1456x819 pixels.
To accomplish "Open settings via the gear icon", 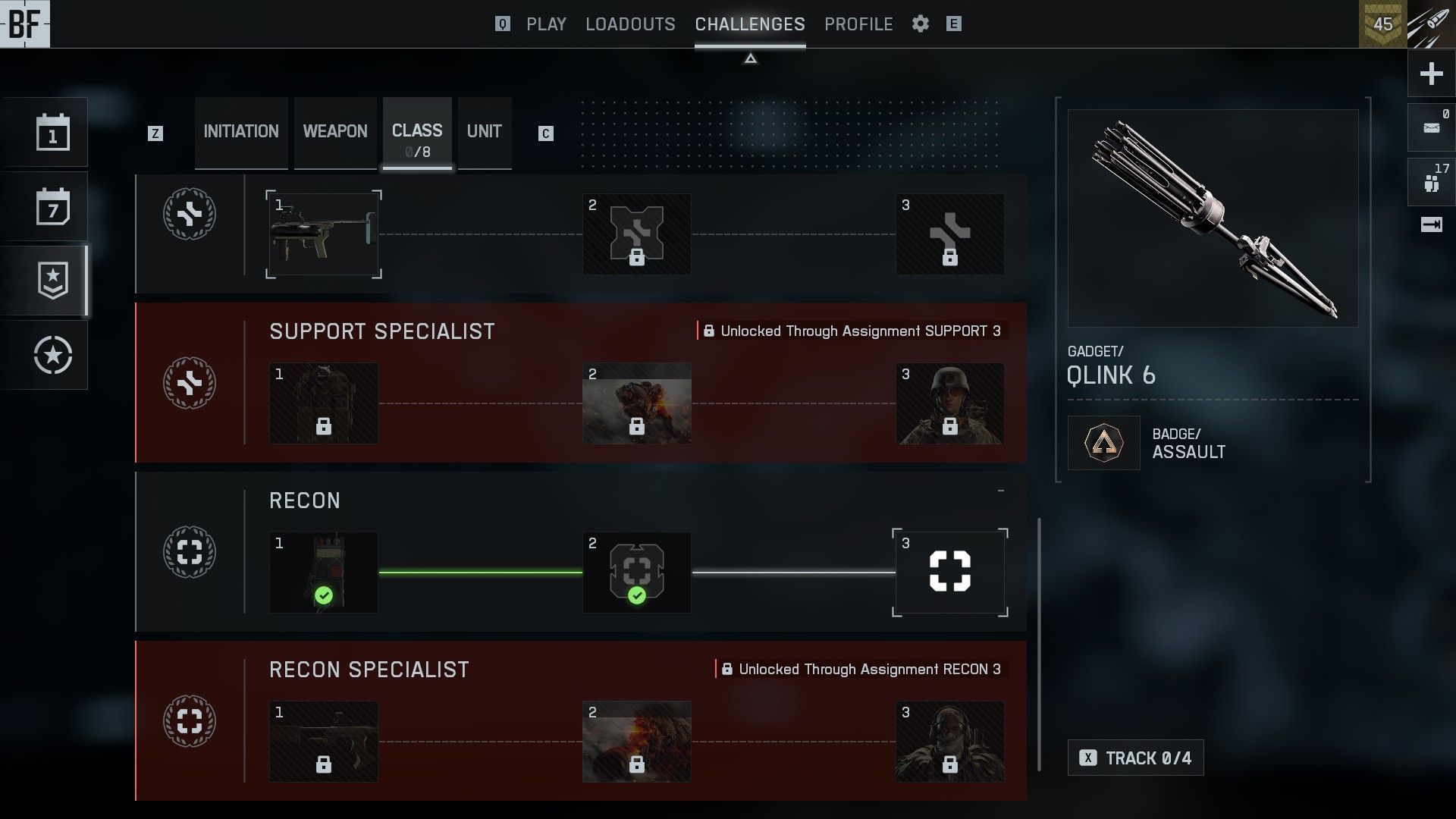I will point(921,24).
